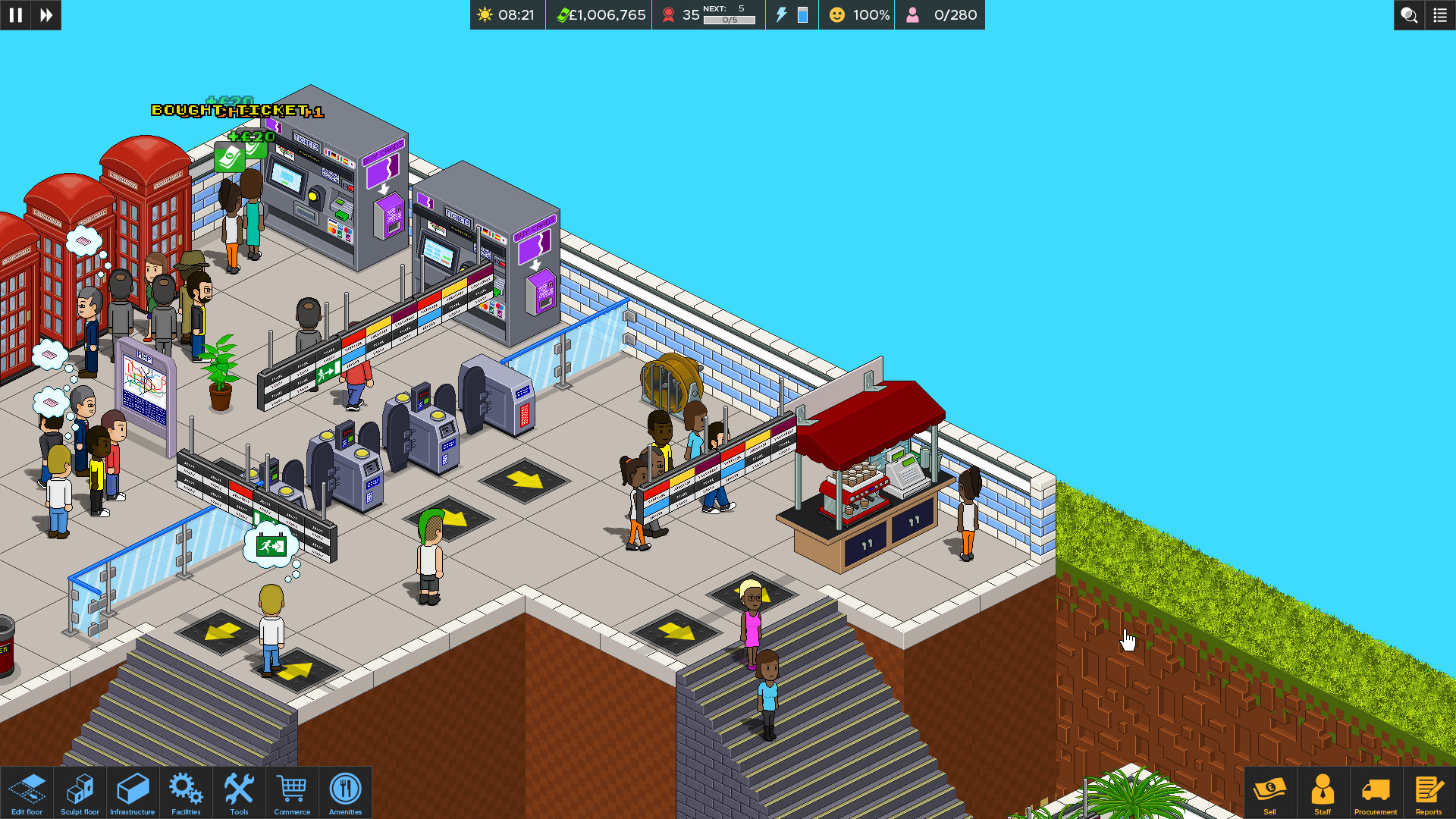Open the Amenities menu
1456x819 pixels.
[345, 792]
